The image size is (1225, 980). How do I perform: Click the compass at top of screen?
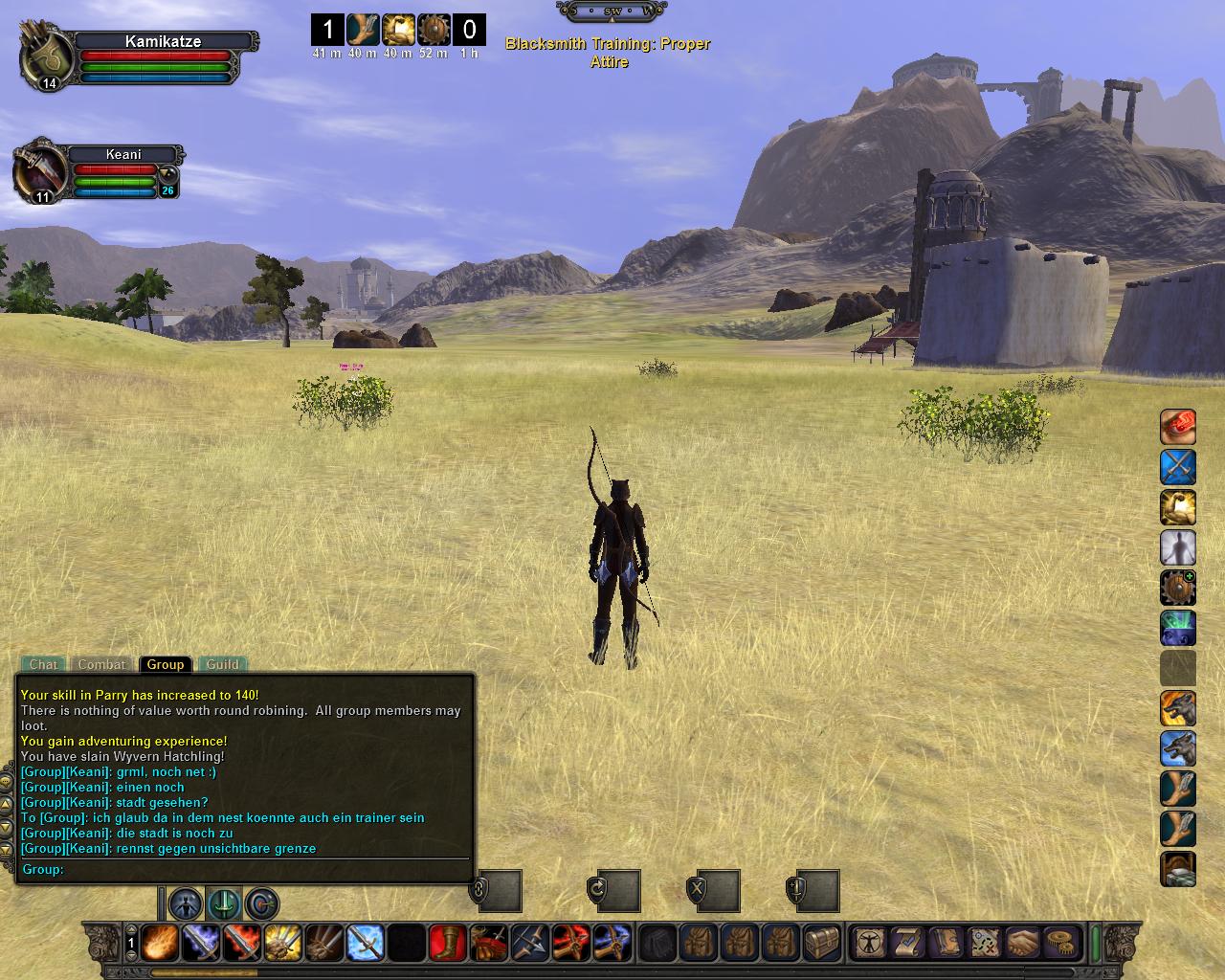611,11
